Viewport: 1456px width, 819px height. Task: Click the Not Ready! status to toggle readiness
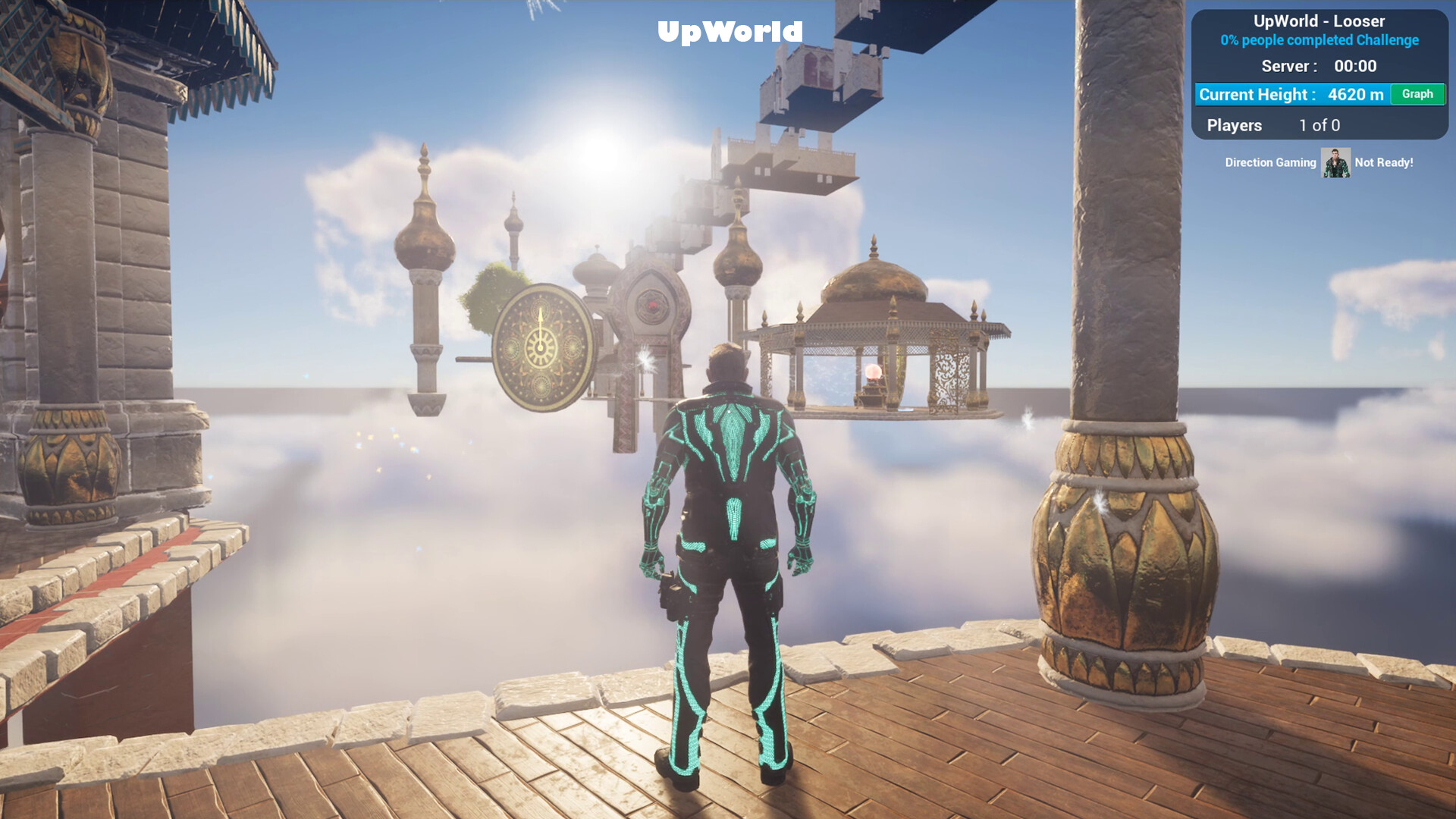pos(1383,162)
